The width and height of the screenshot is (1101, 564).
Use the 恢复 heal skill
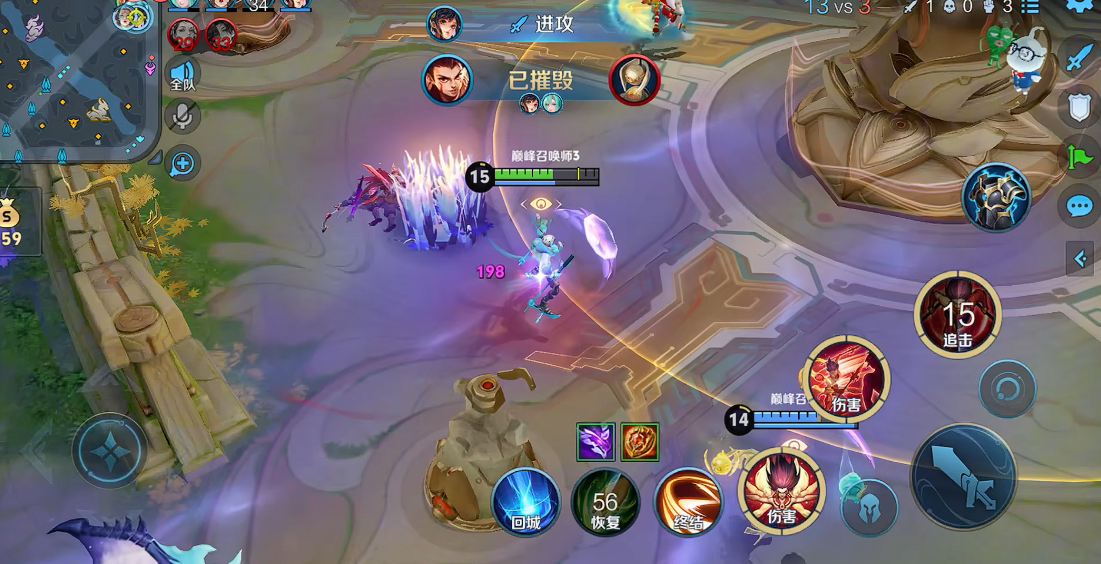(x=605, y=501)
